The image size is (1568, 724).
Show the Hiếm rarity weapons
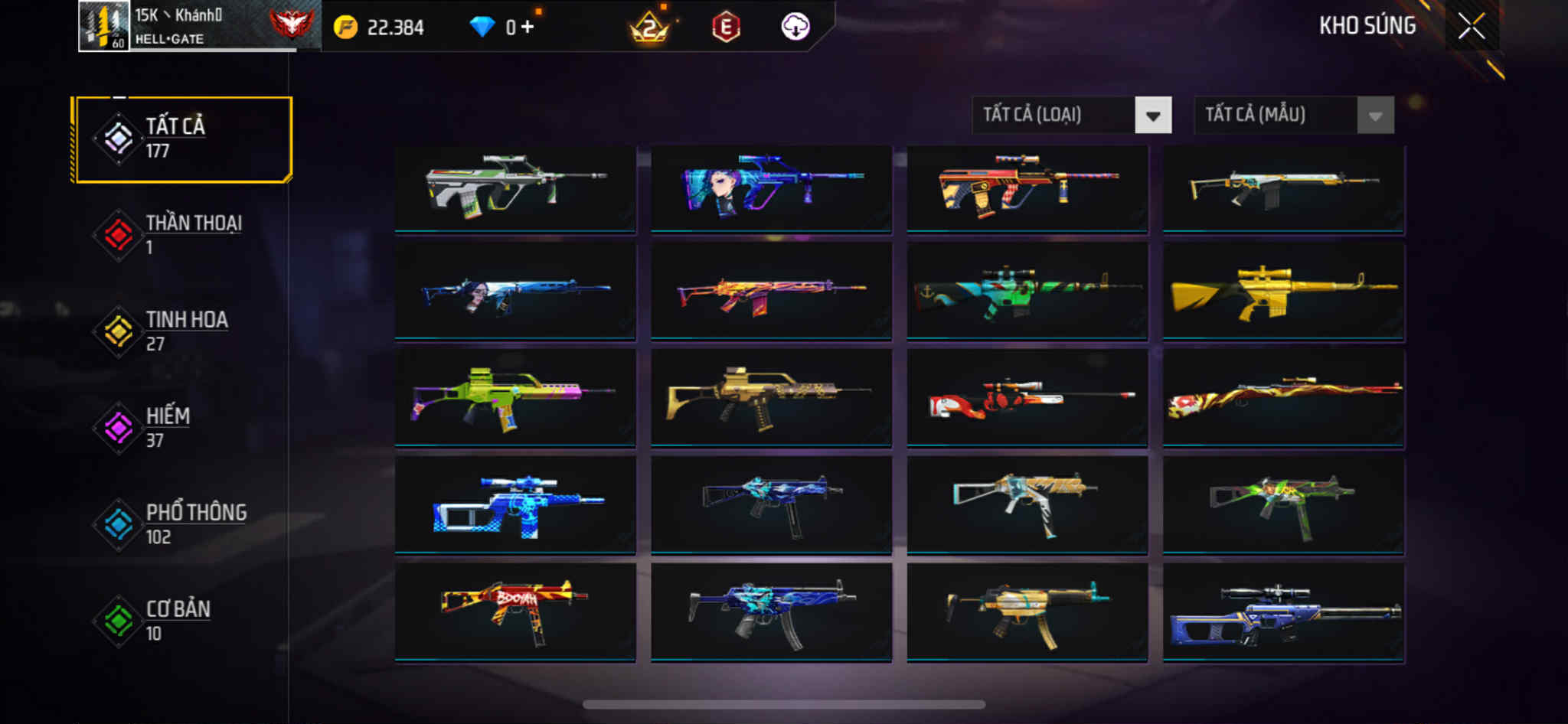[182, 428]
